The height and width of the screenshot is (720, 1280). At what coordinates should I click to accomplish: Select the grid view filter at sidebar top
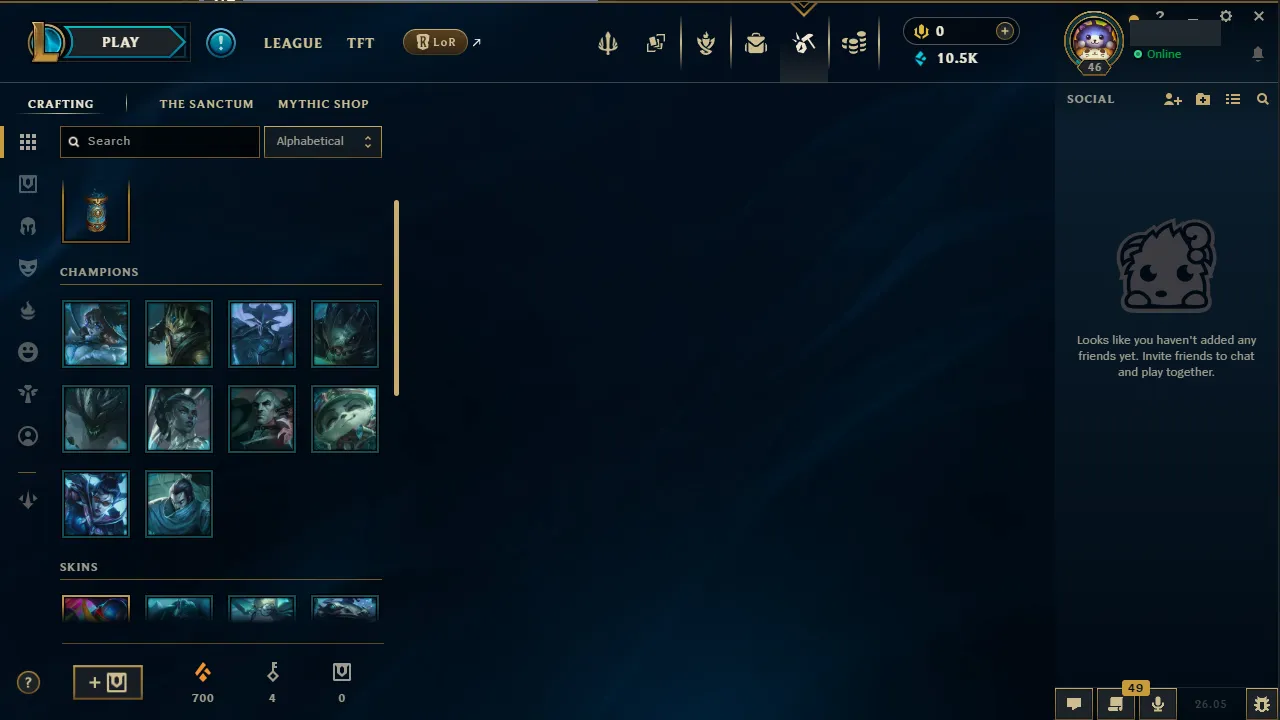coord(28,142)
